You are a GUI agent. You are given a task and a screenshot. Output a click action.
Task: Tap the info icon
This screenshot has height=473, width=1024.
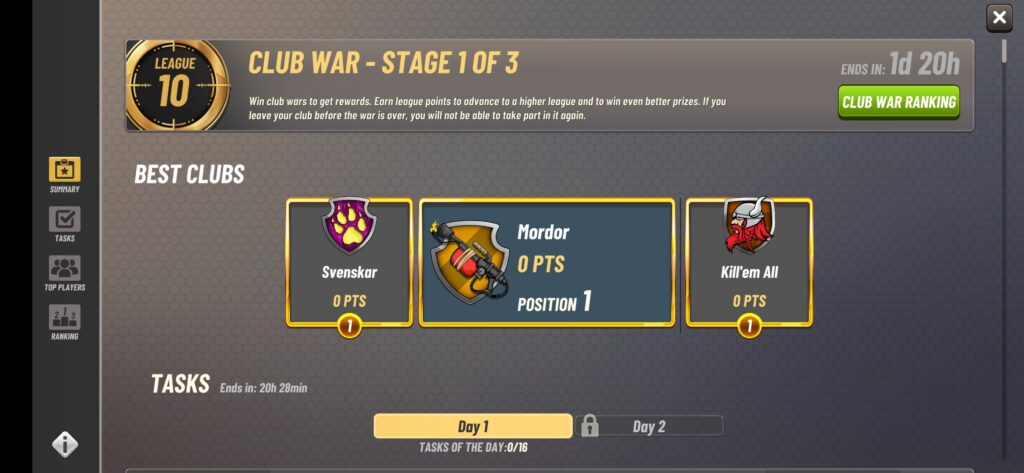[65, 444]
